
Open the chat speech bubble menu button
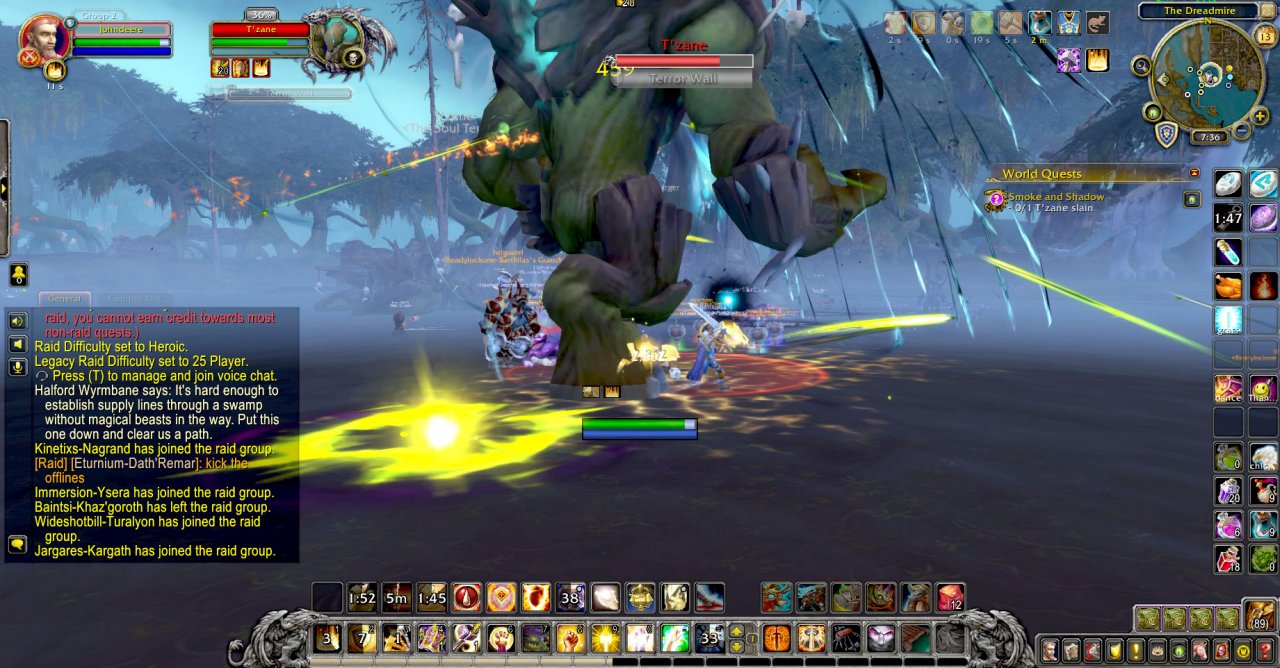tap(17, 544)
